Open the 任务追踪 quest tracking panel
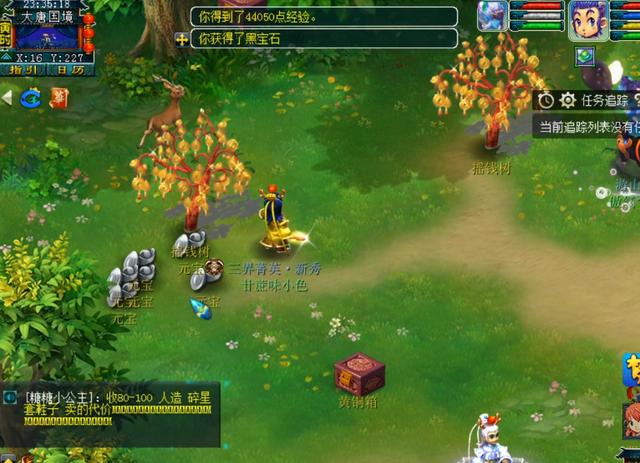 pos(604,100)
